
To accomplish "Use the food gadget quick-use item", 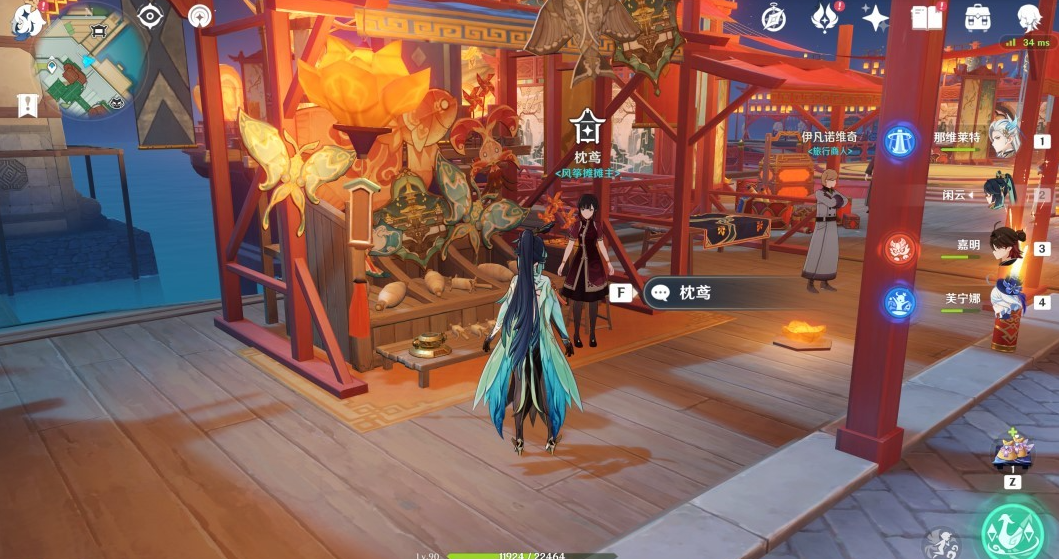I will (1013, 455).
